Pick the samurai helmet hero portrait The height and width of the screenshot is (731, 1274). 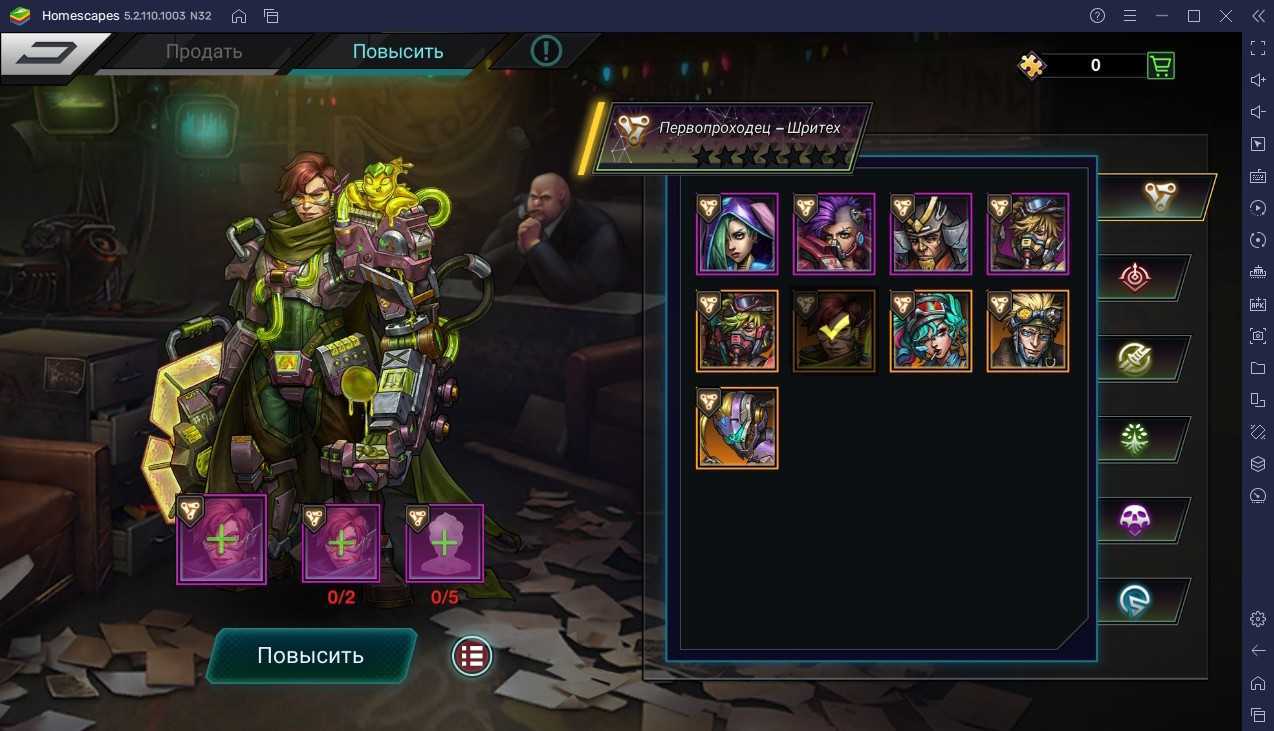point(931,234)
